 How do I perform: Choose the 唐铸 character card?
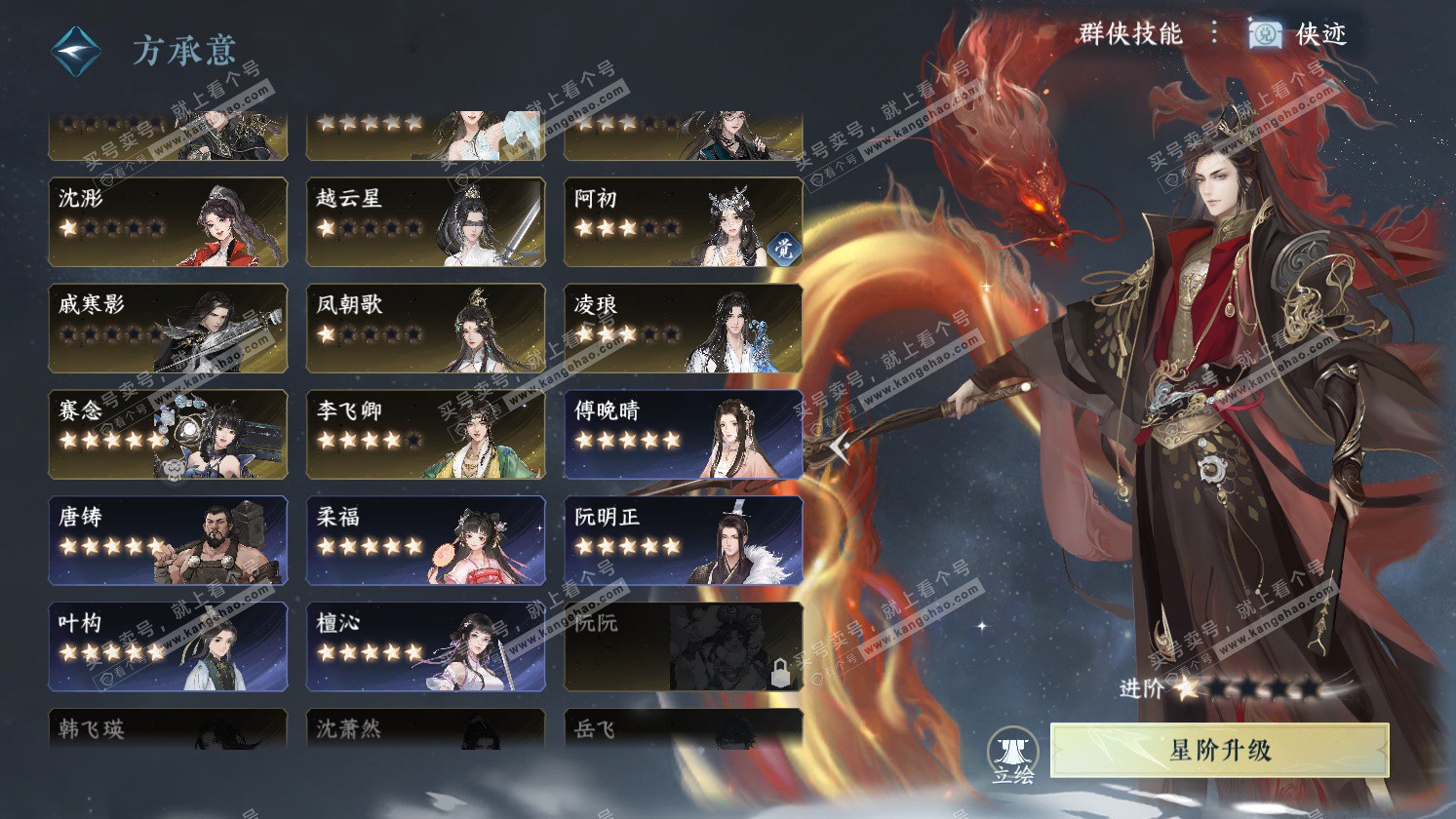168,540
